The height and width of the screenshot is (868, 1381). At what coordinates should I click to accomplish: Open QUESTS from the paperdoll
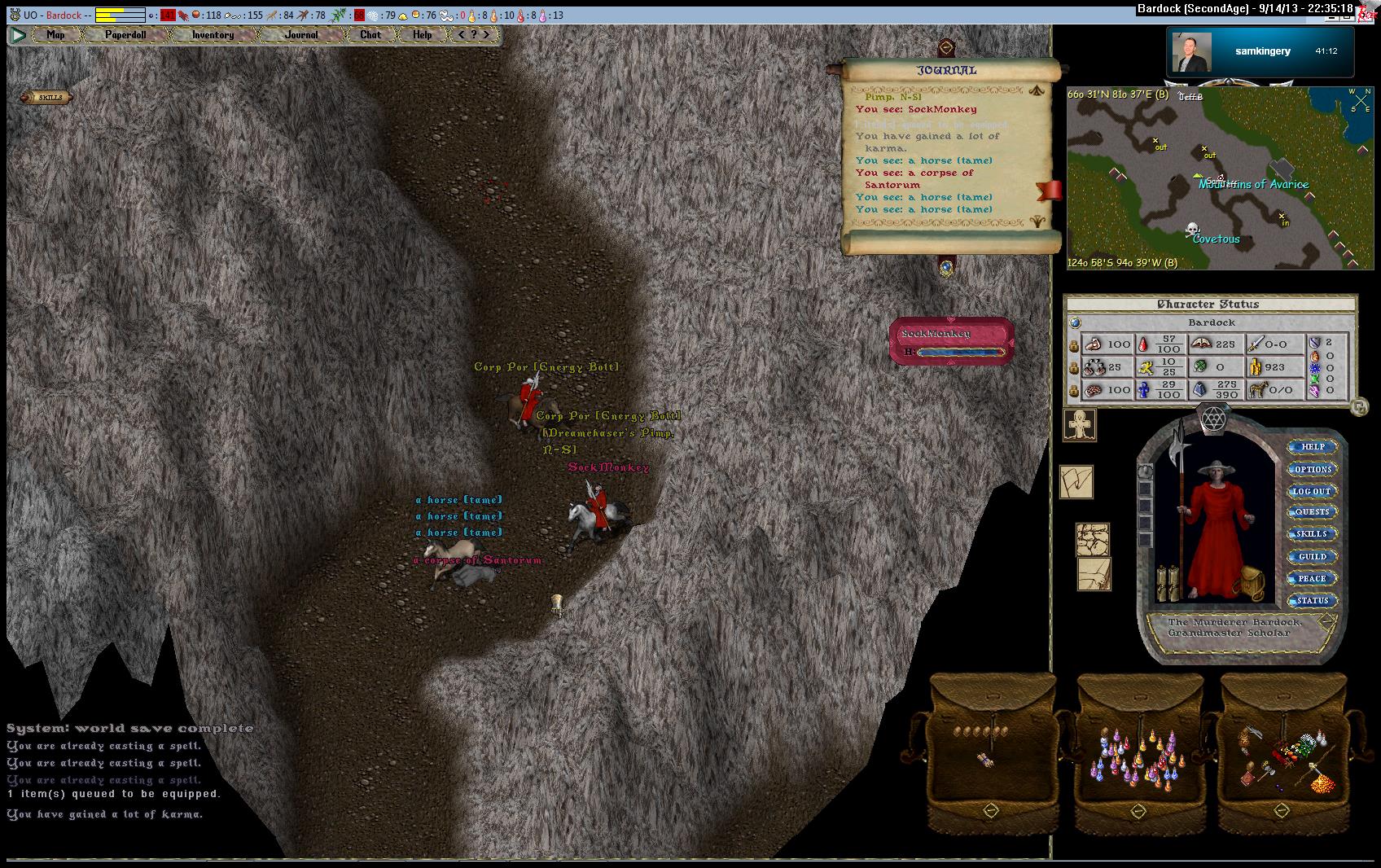[1313, 512]
